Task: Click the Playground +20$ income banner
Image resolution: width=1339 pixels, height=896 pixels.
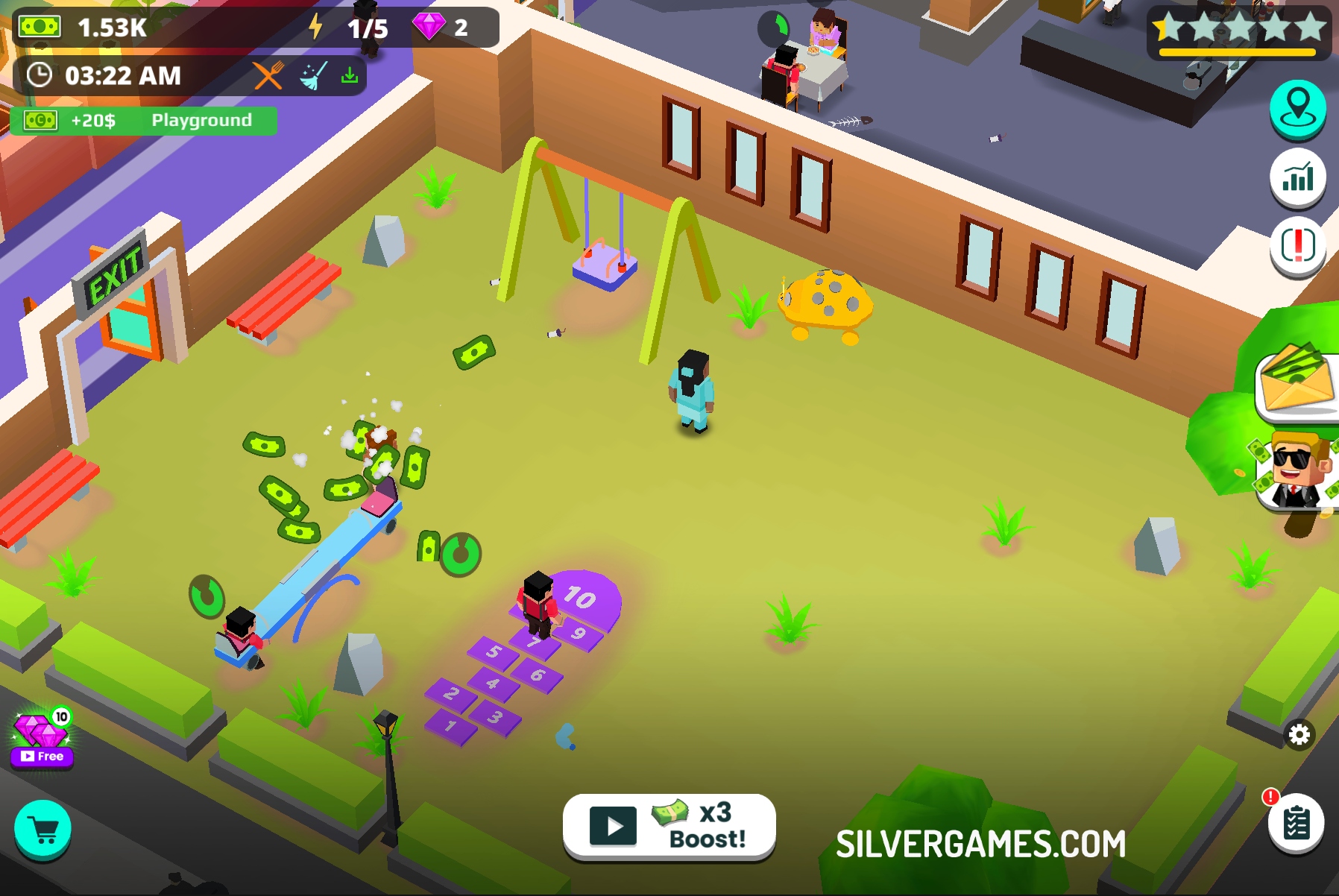Action: [143, 121]
